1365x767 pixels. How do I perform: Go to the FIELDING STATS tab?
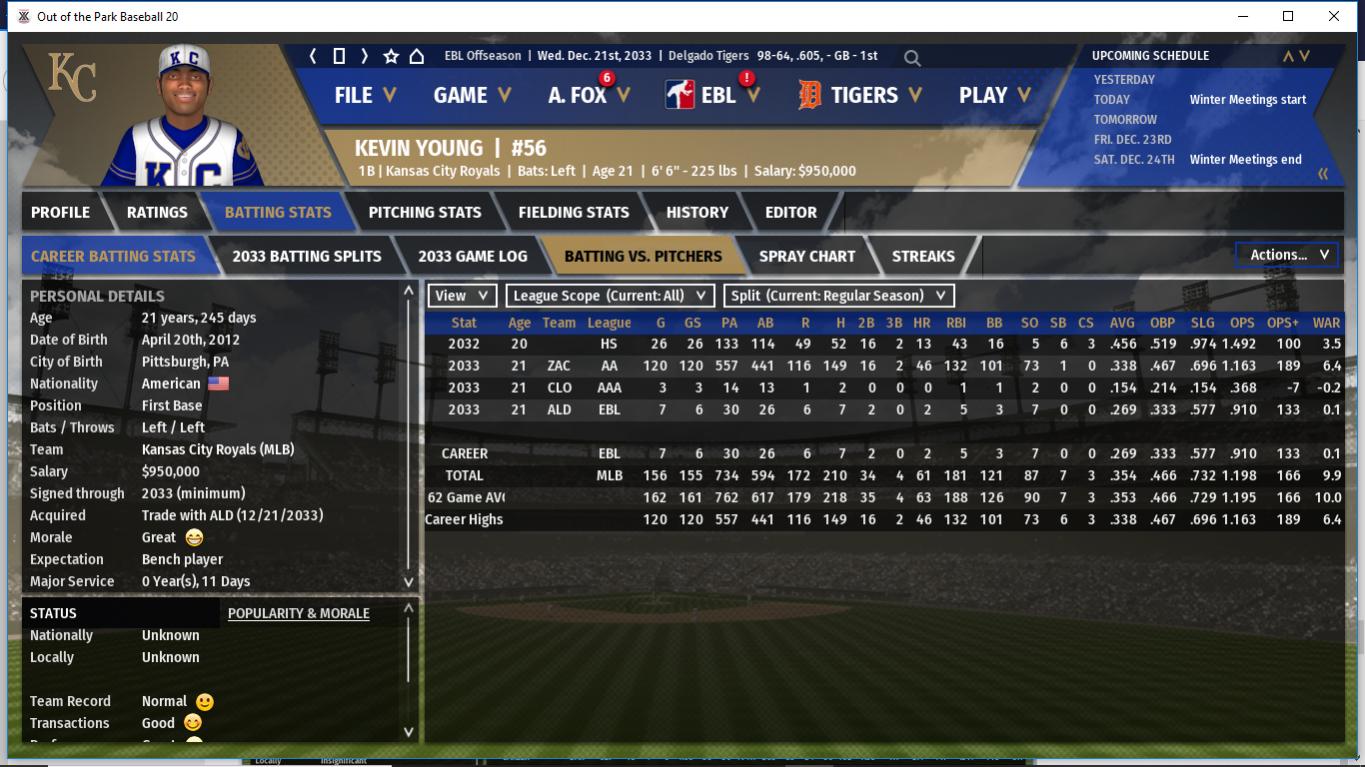coord(573,212)
